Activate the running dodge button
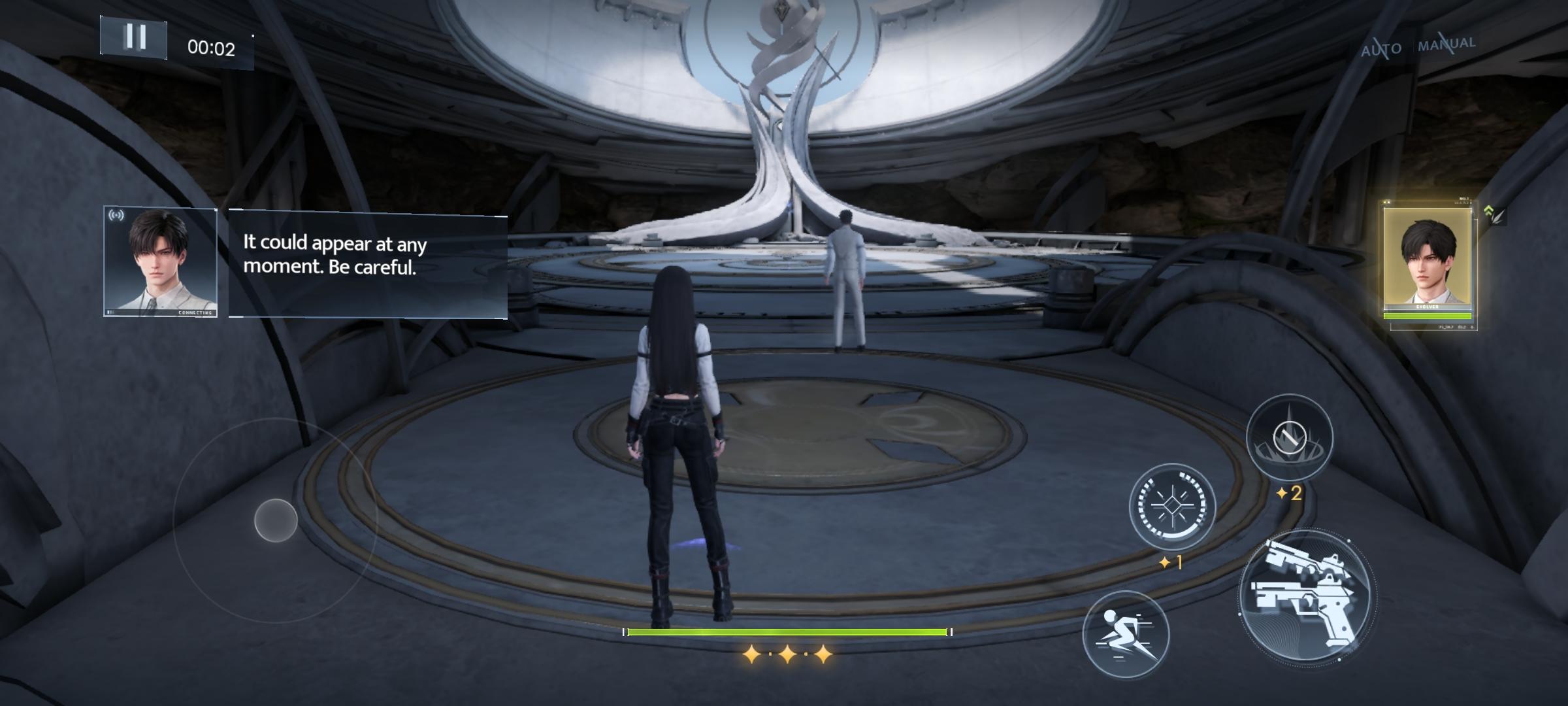 pos(1125,634)
